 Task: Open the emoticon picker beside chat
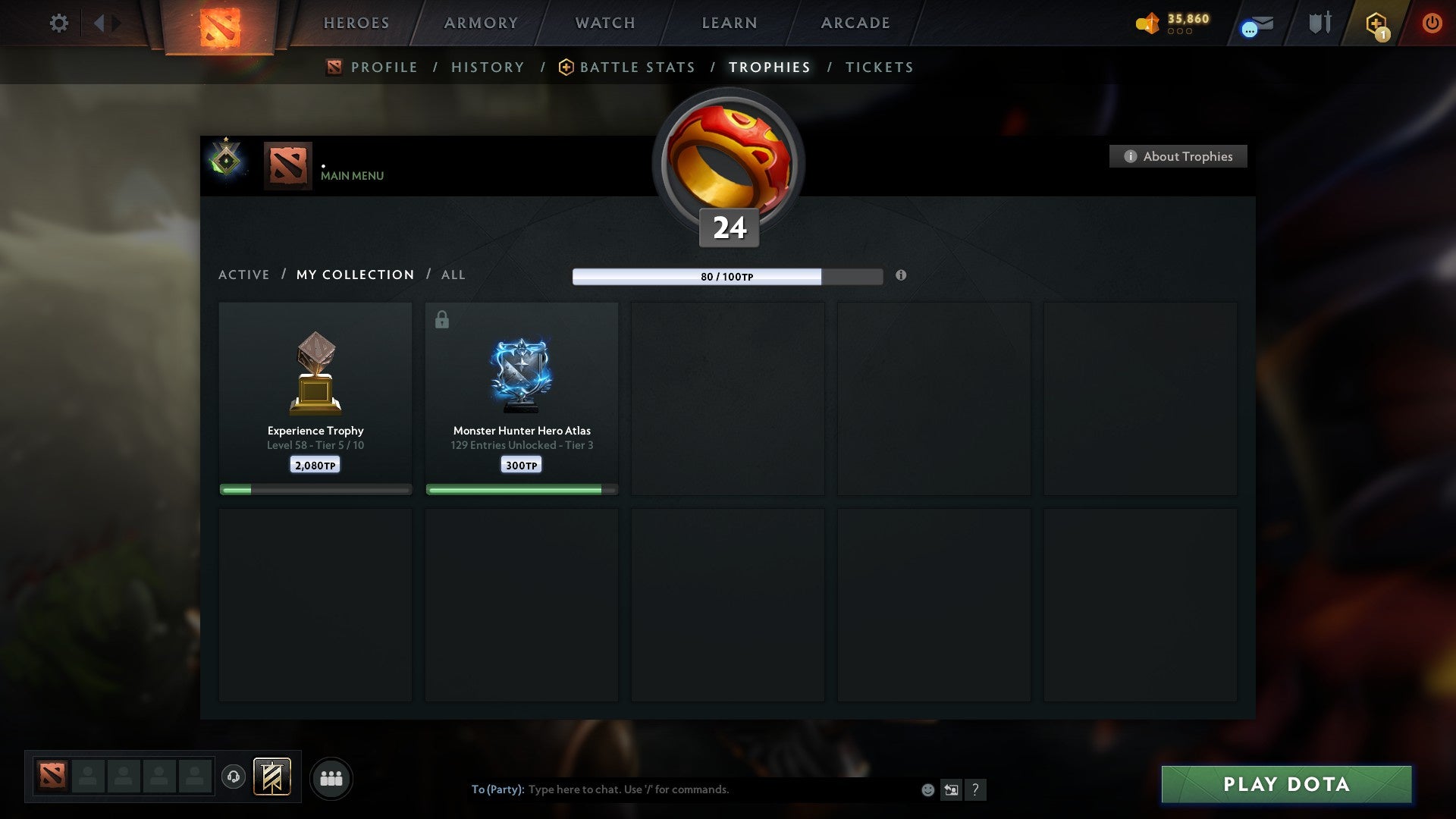(x=927, y=789)
